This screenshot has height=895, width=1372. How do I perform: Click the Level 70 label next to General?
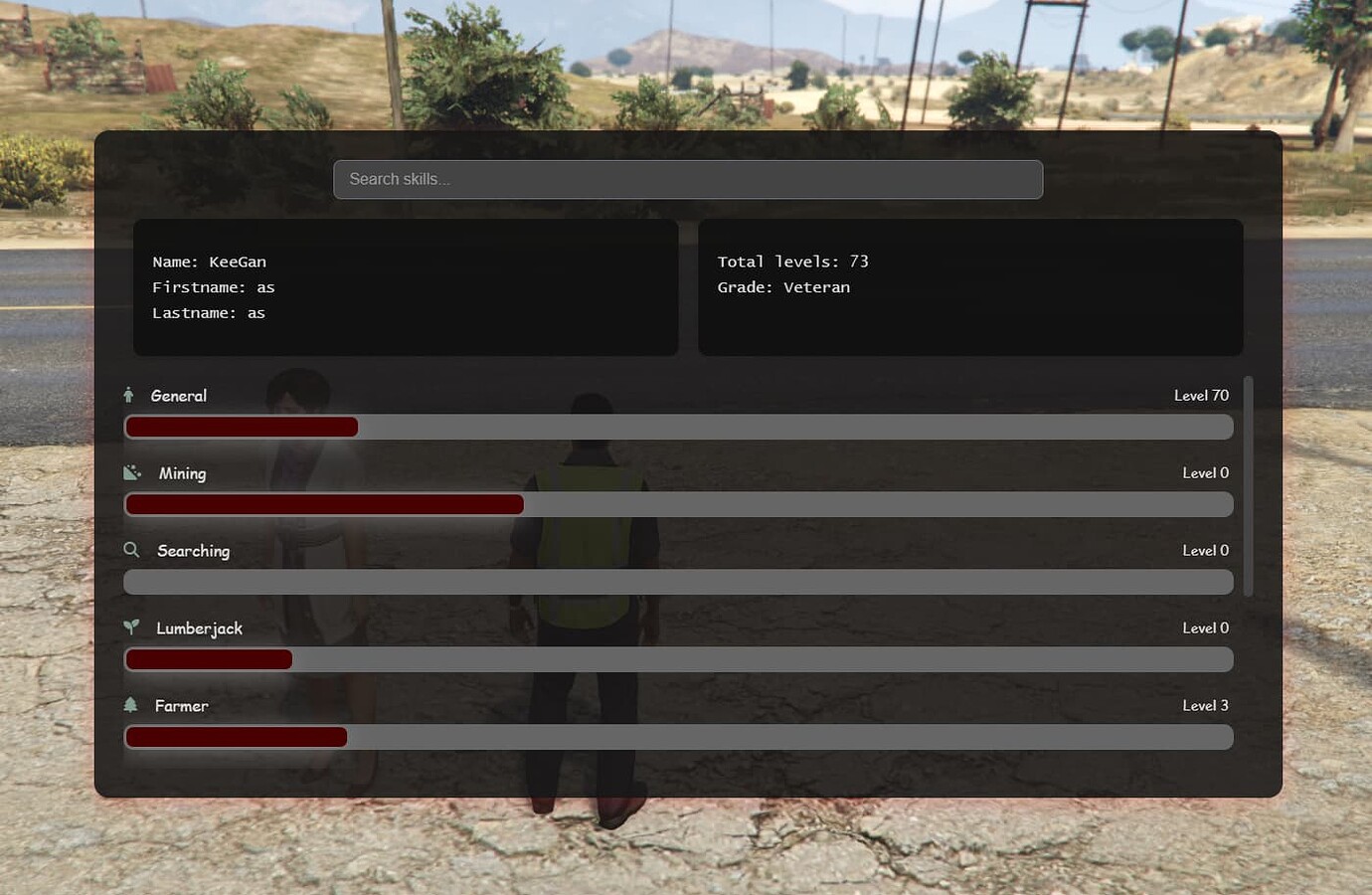click(x=1201, y=395)
